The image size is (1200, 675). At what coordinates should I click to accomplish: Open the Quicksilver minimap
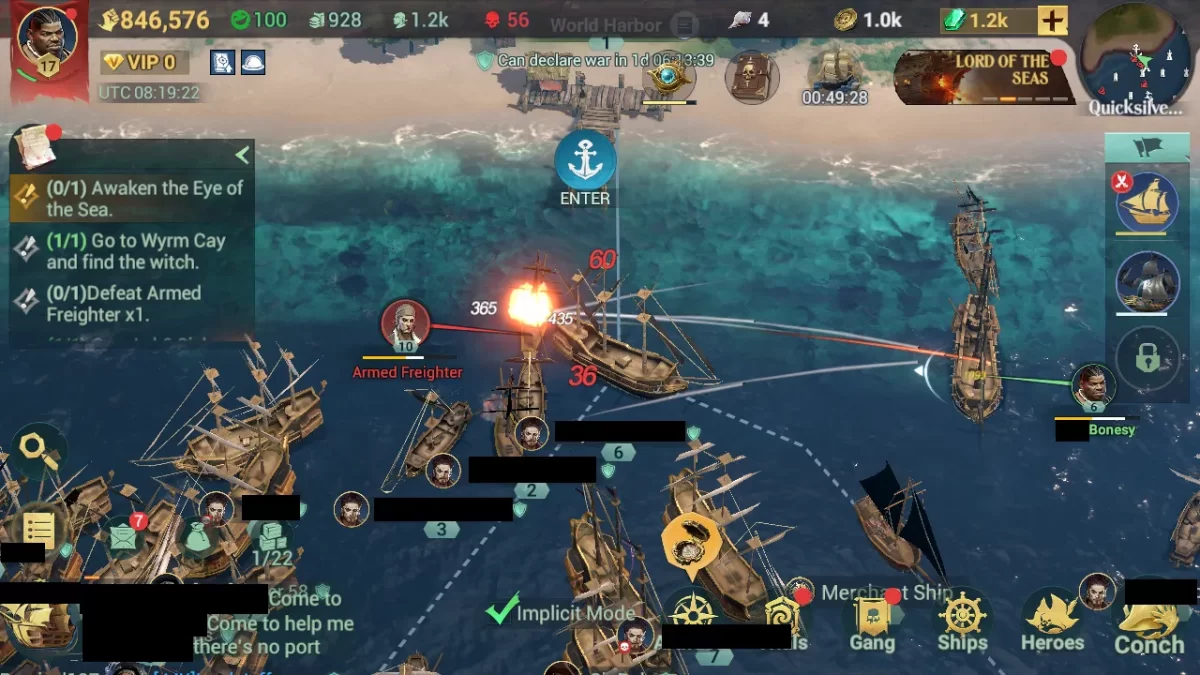[x=1139, y=60]
